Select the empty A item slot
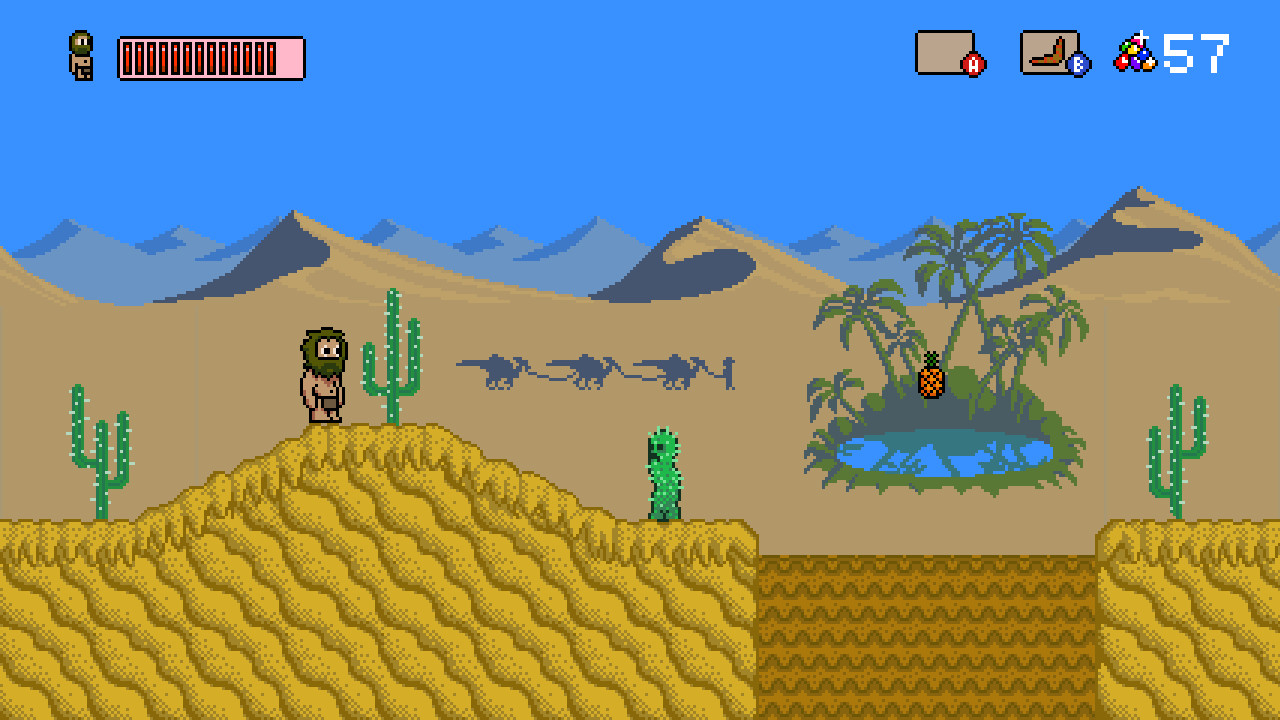The image size is (1280, 720). 945,53
